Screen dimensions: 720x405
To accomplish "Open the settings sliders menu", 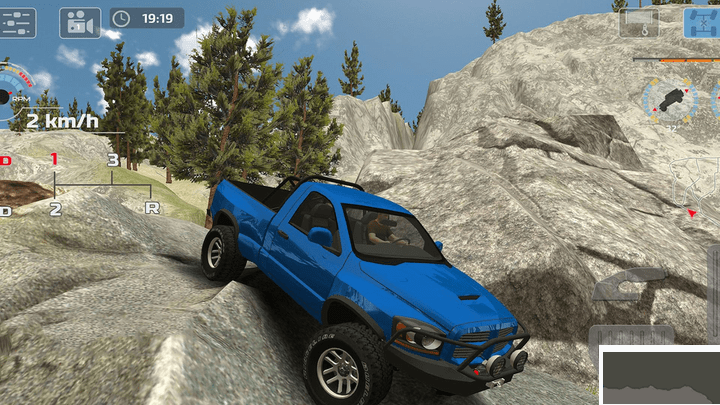I will coord(19,20).
